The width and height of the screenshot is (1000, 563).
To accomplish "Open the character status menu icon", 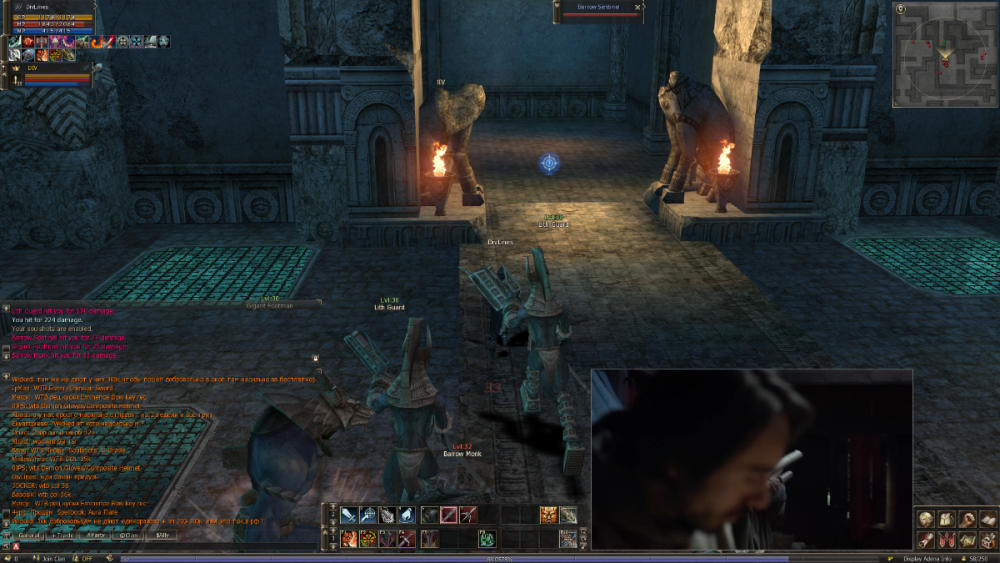I will coord(926,519).
